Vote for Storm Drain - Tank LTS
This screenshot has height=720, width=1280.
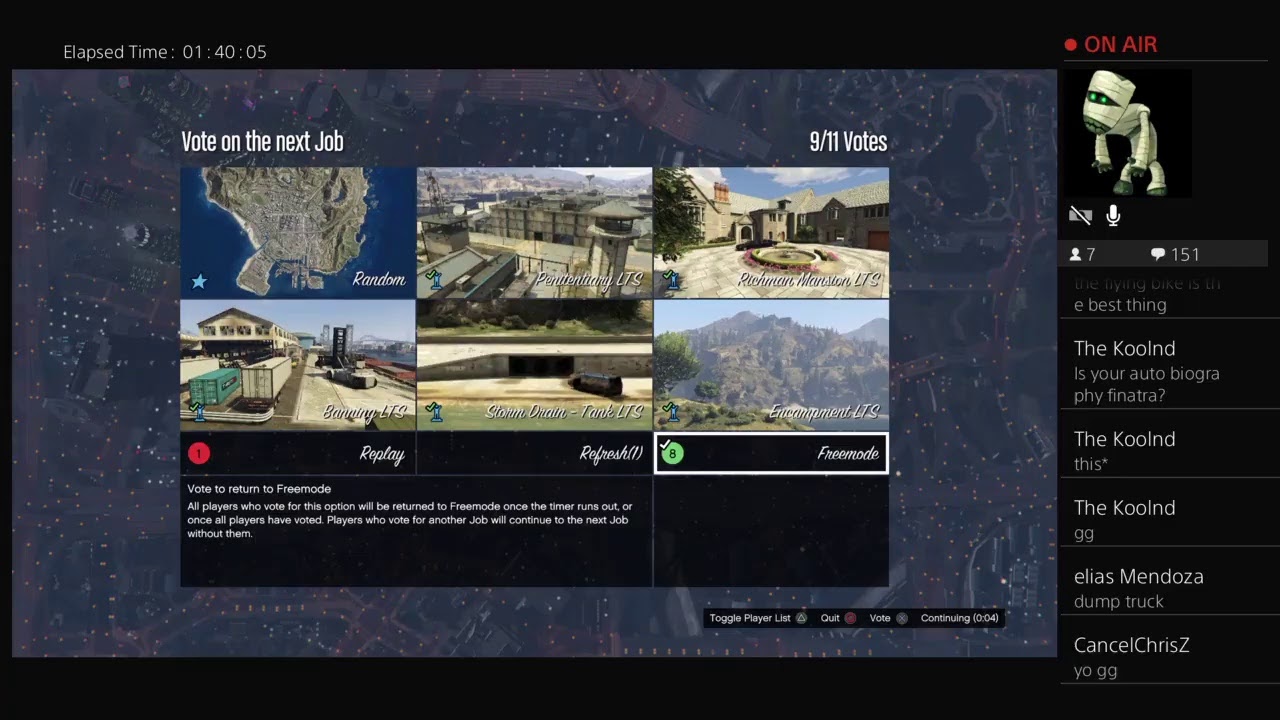coord(534,365)
